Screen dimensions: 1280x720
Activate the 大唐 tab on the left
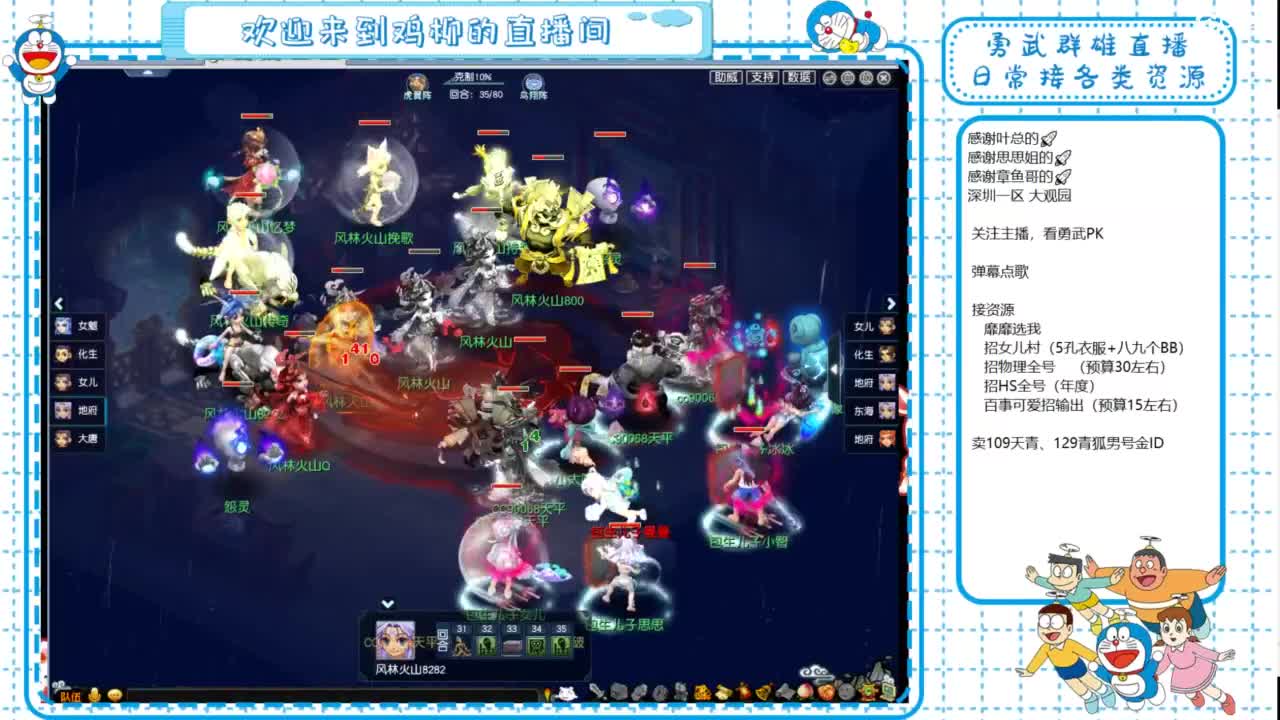(80, 438)
